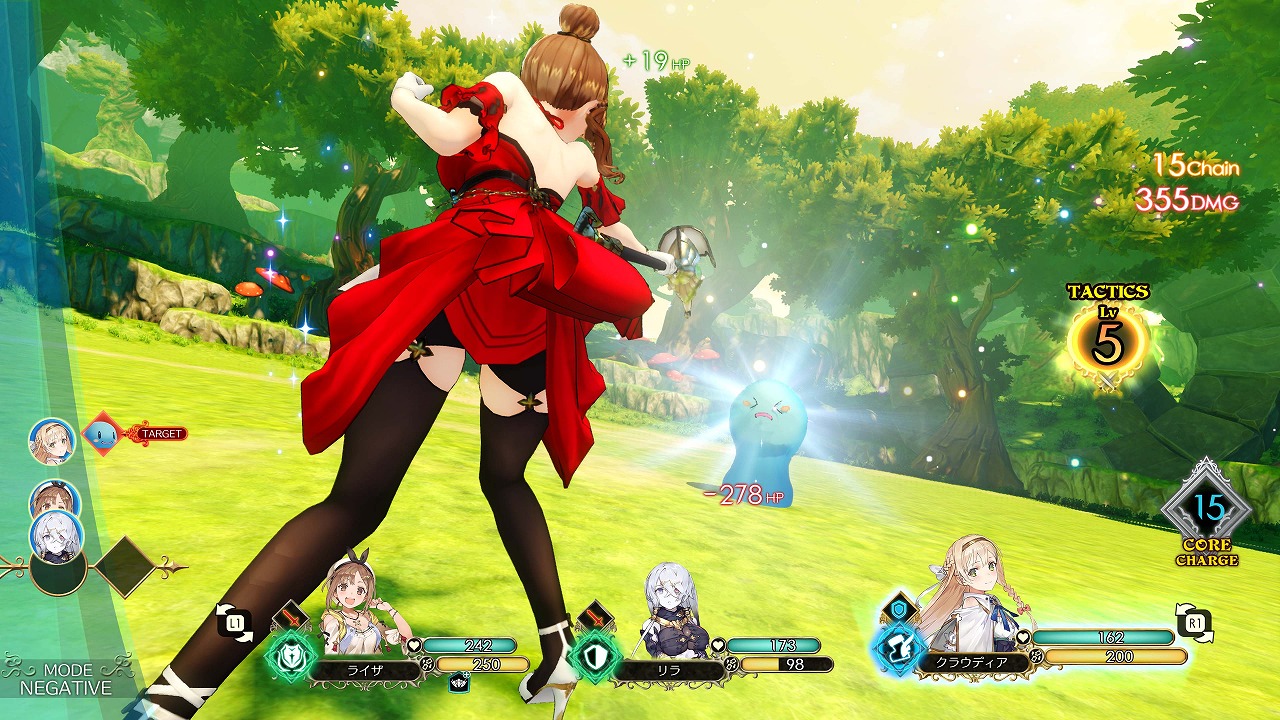The image size is (1280, 720).
Task: Toggle the Mode Negative indicator
Action: (67, 679)
